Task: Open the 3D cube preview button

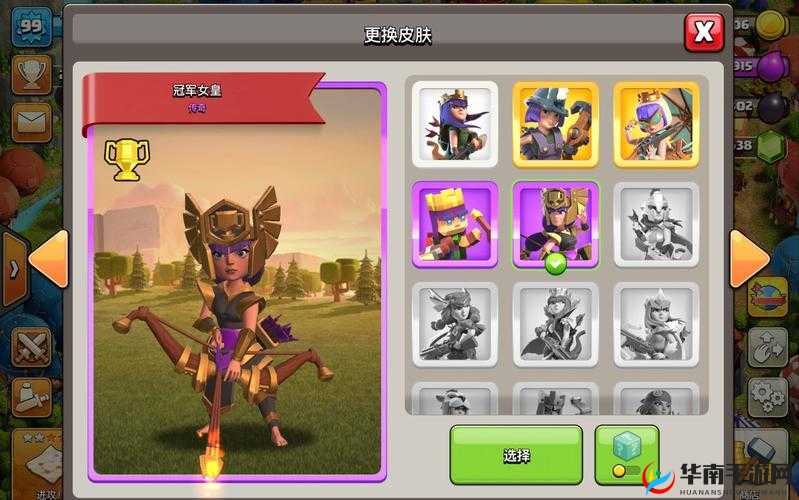Action: 627,453
